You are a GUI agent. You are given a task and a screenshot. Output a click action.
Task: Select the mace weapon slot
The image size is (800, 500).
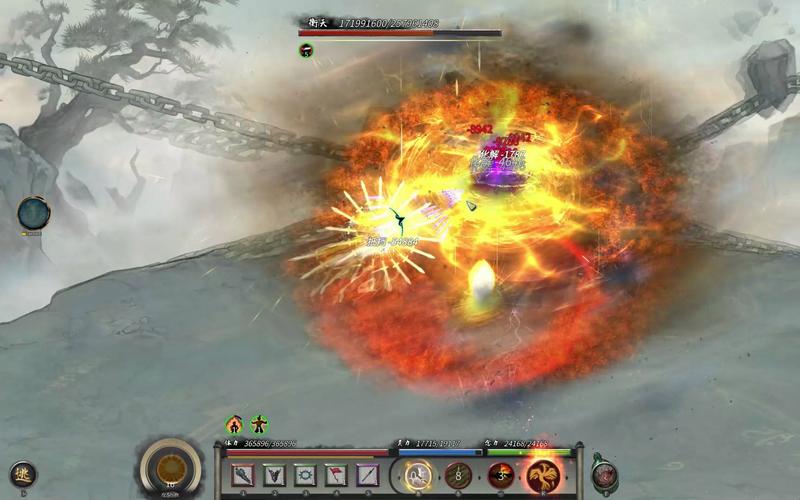pos(243,476)
